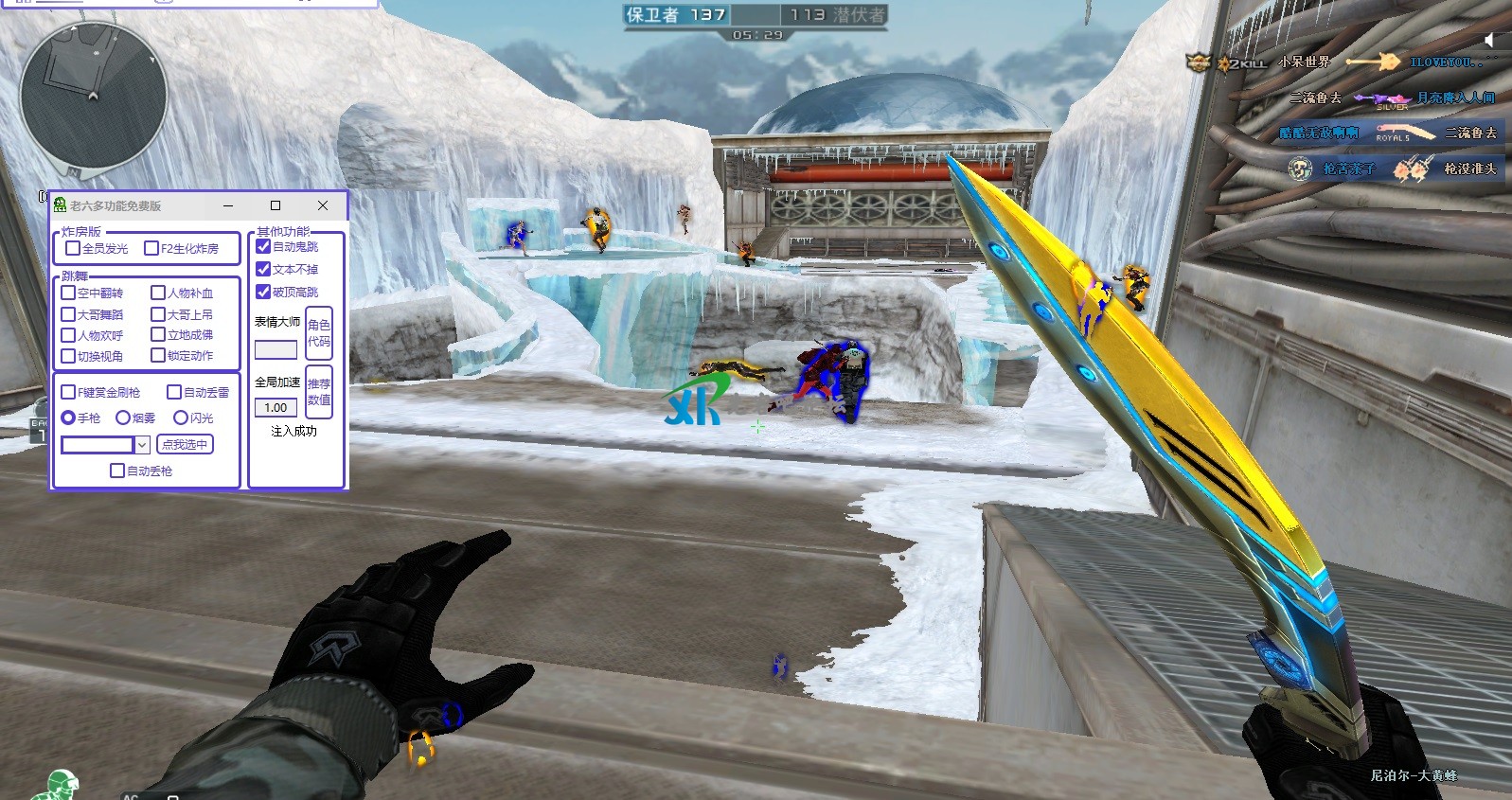Toggle the speaker sound icon
Image resolution: width=1512 pixels, height=800 pixels.
click(1489, 40)
